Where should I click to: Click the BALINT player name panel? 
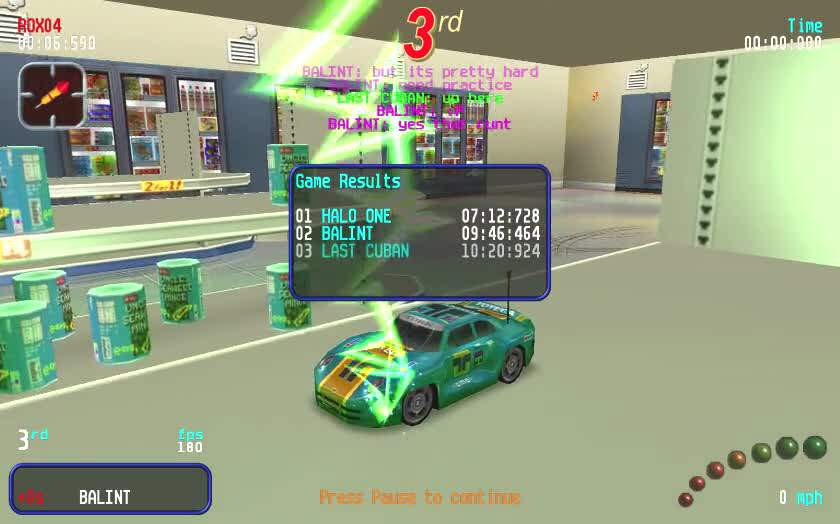(x=110, y=489)
